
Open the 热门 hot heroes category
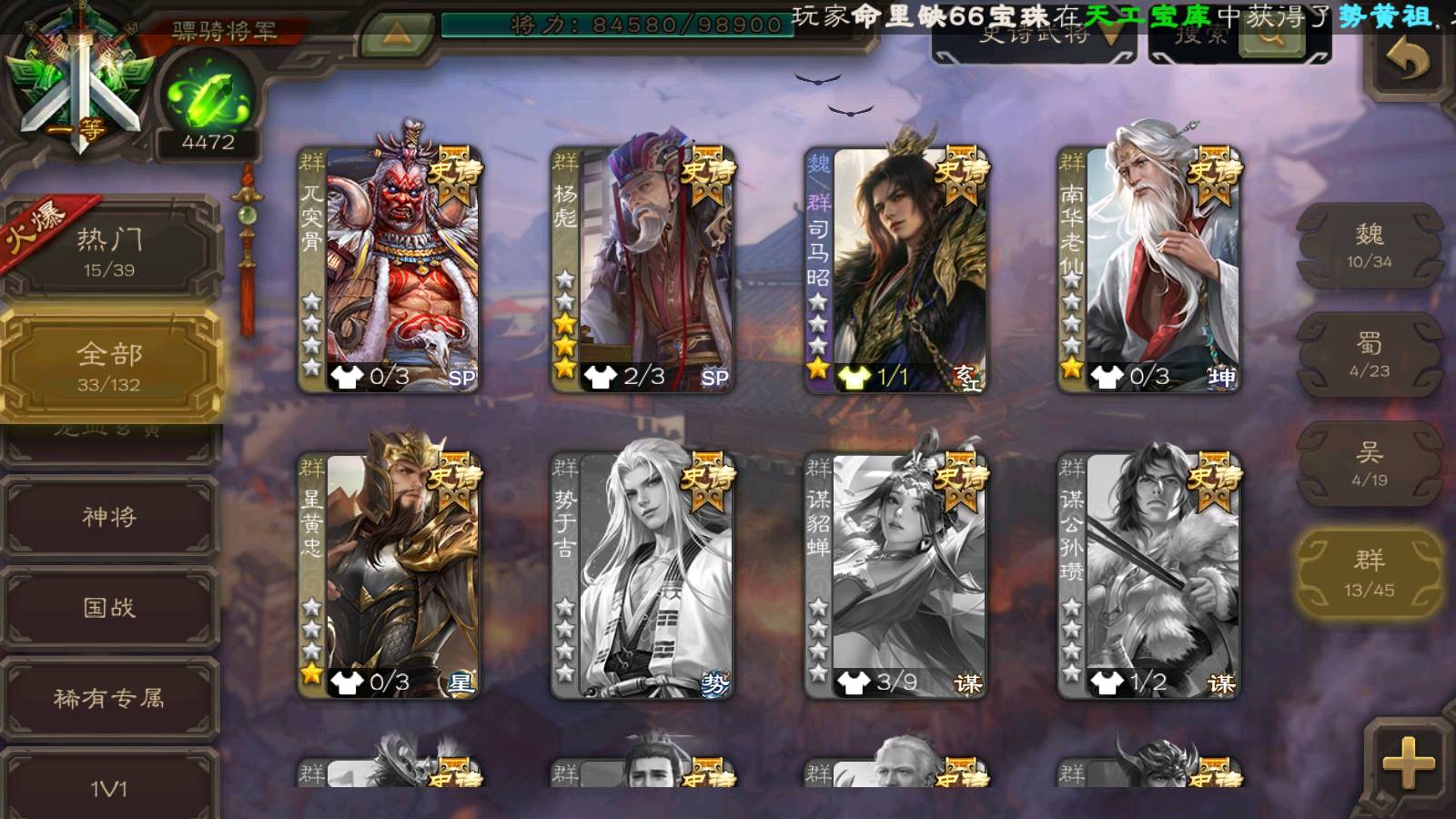tap(109, 250)
